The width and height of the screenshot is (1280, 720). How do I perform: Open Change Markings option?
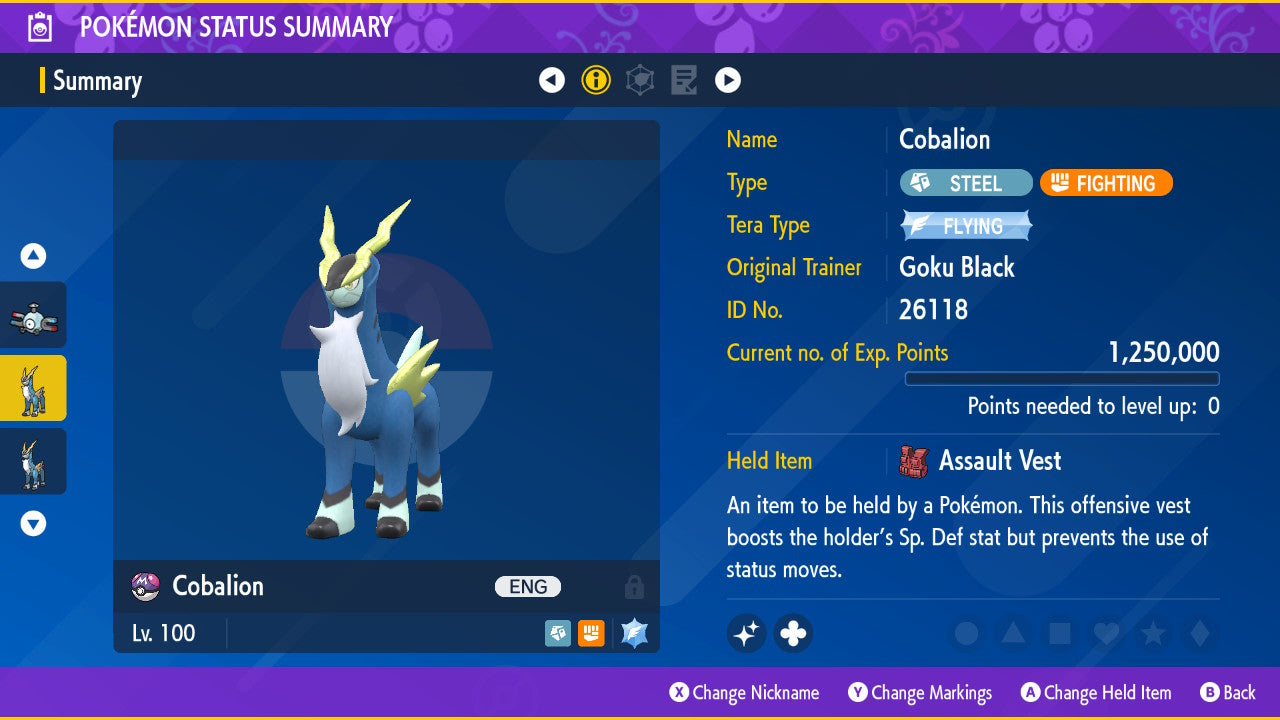click(920, 692)
